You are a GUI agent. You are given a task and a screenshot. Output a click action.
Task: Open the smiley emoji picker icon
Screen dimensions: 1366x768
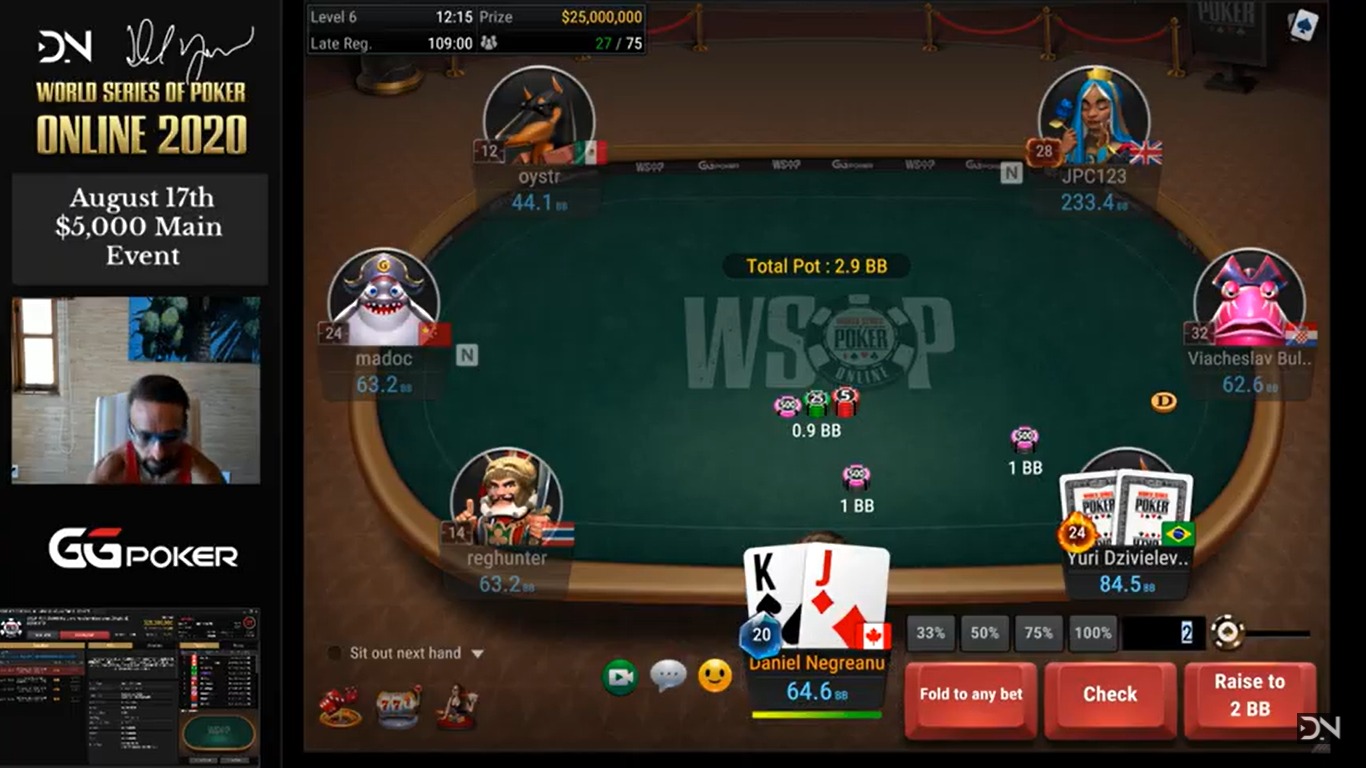tap(716, 676)
